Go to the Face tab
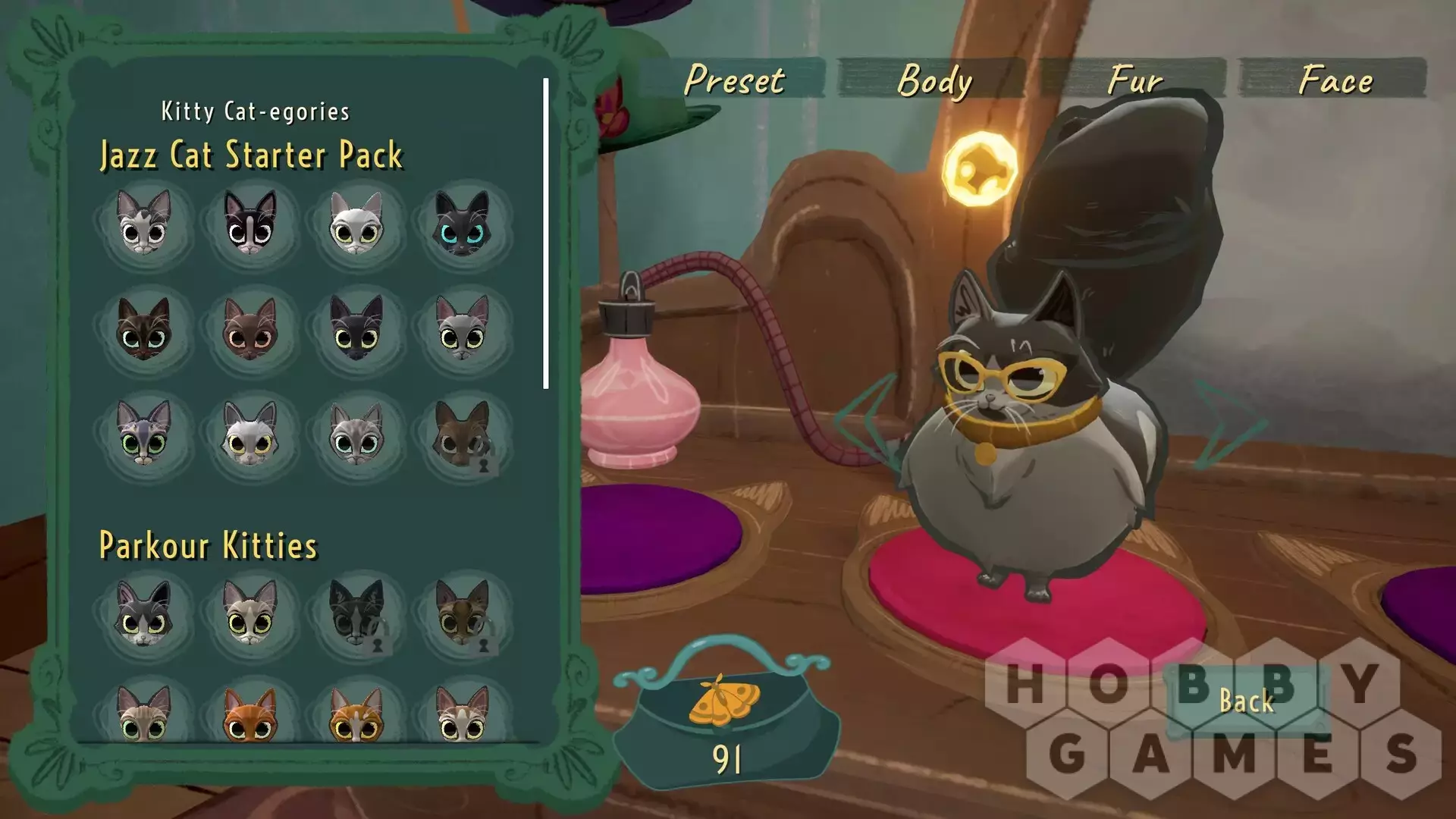 point(1334,79)
